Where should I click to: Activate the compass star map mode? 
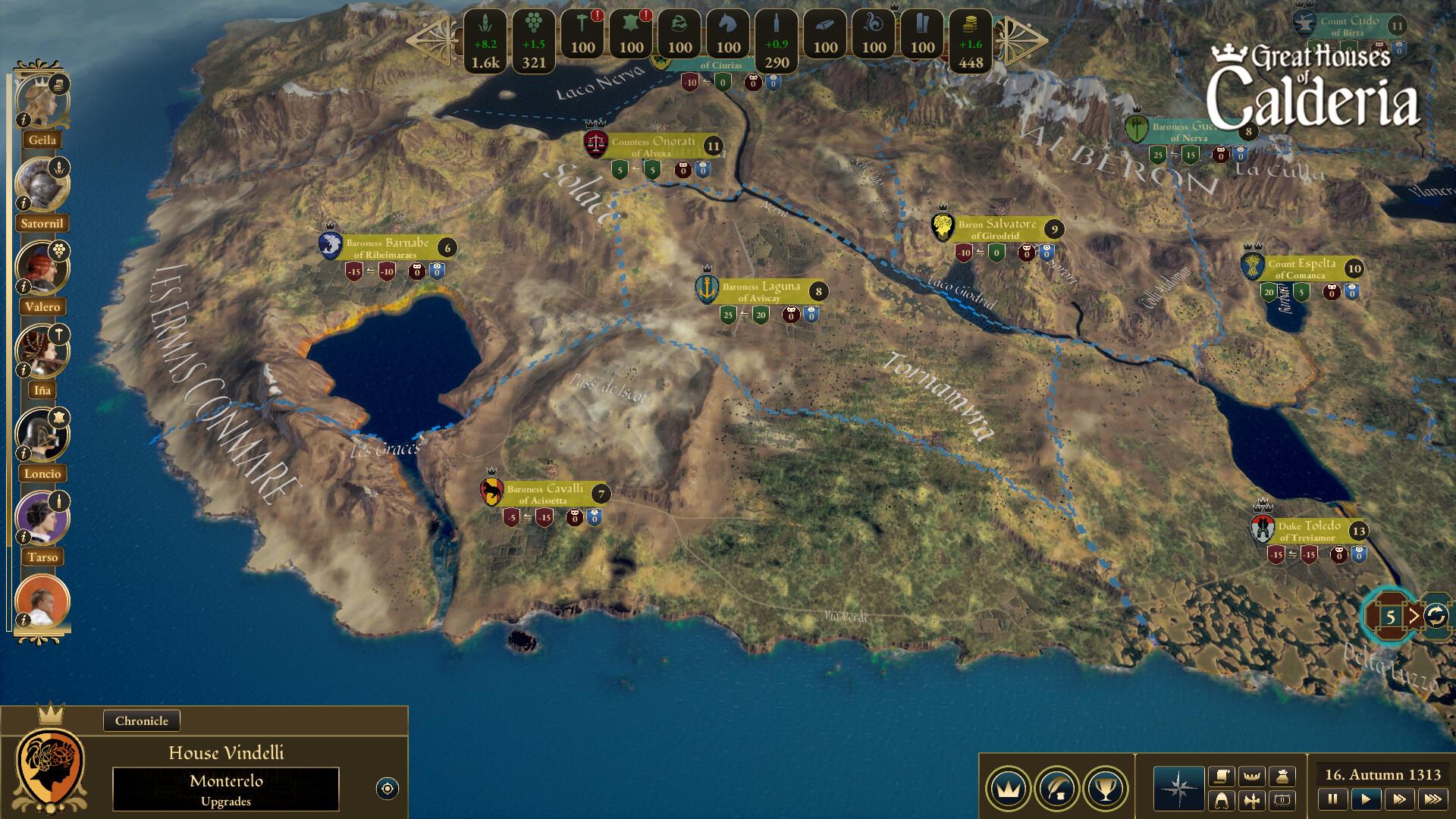pyautogui.click(x=1178, y=789)
